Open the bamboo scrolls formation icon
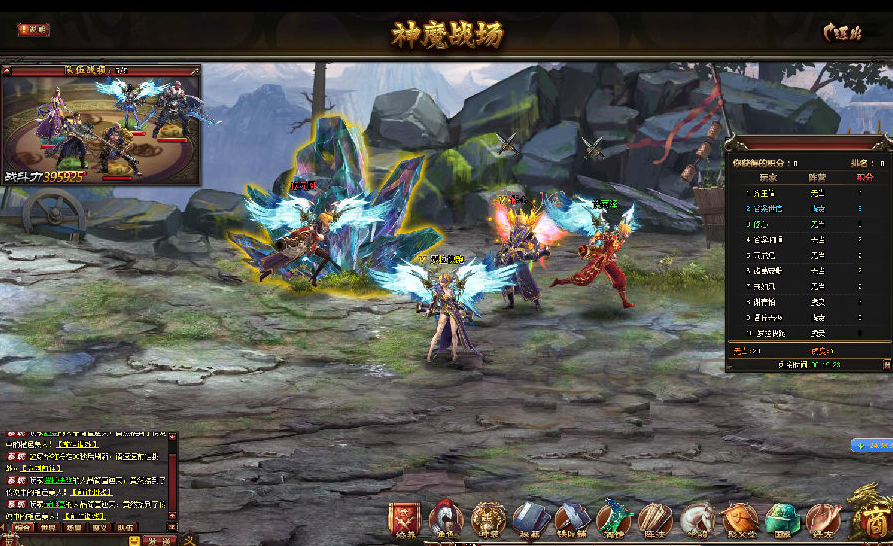The height and width of the screenshot is (546, 893). click(x=656, y=519)
